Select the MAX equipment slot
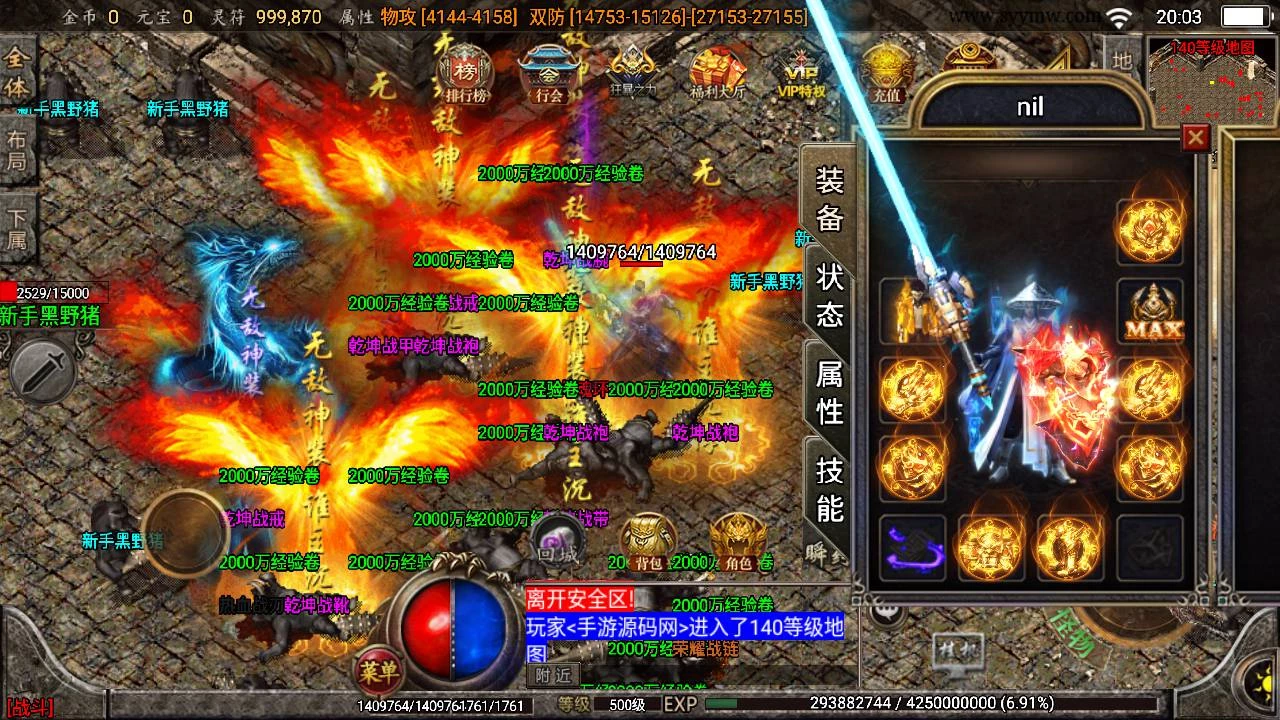This screenshot has width=1280, height=720. pos(1150,312)
